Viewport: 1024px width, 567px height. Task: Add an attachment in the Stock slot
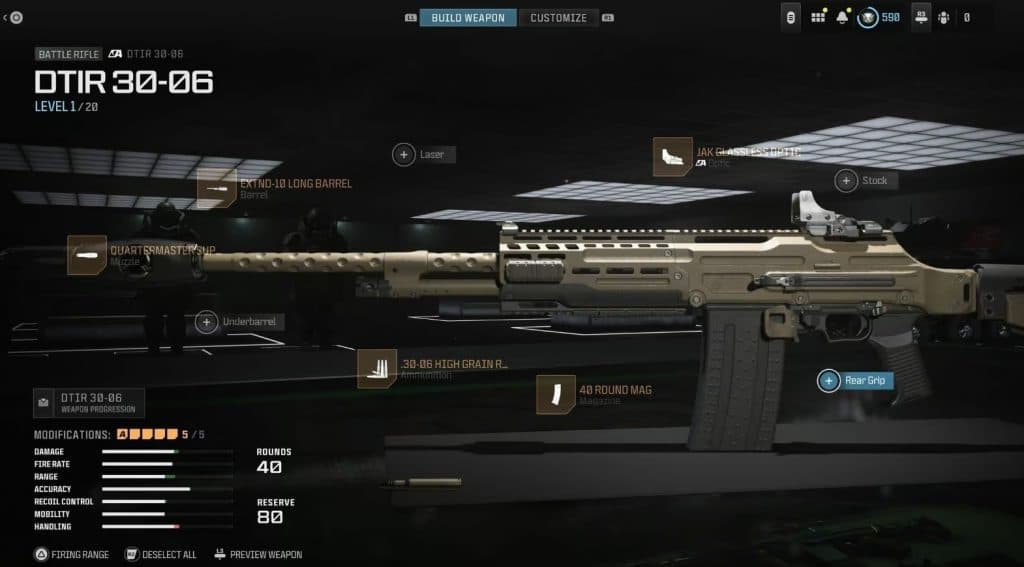[x=847, y=181]
